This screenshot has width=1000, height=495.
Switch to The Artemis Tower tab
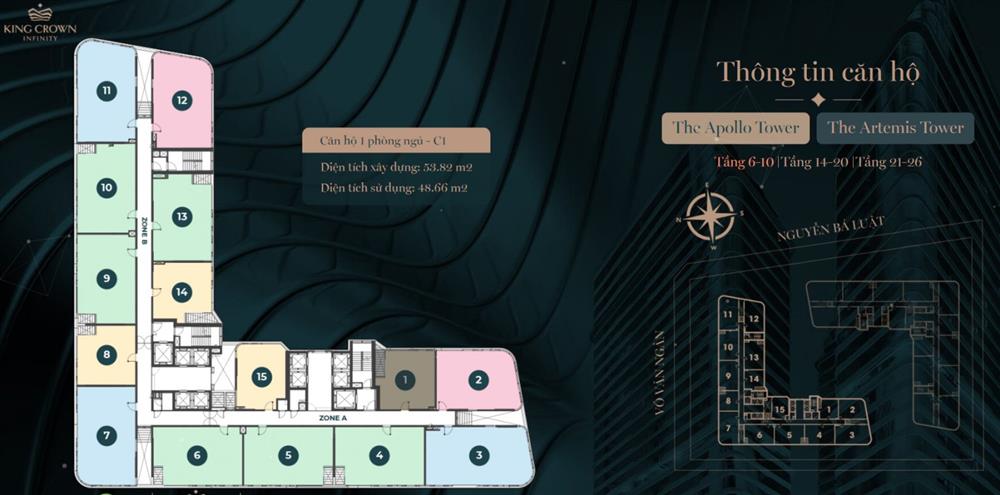895,128
